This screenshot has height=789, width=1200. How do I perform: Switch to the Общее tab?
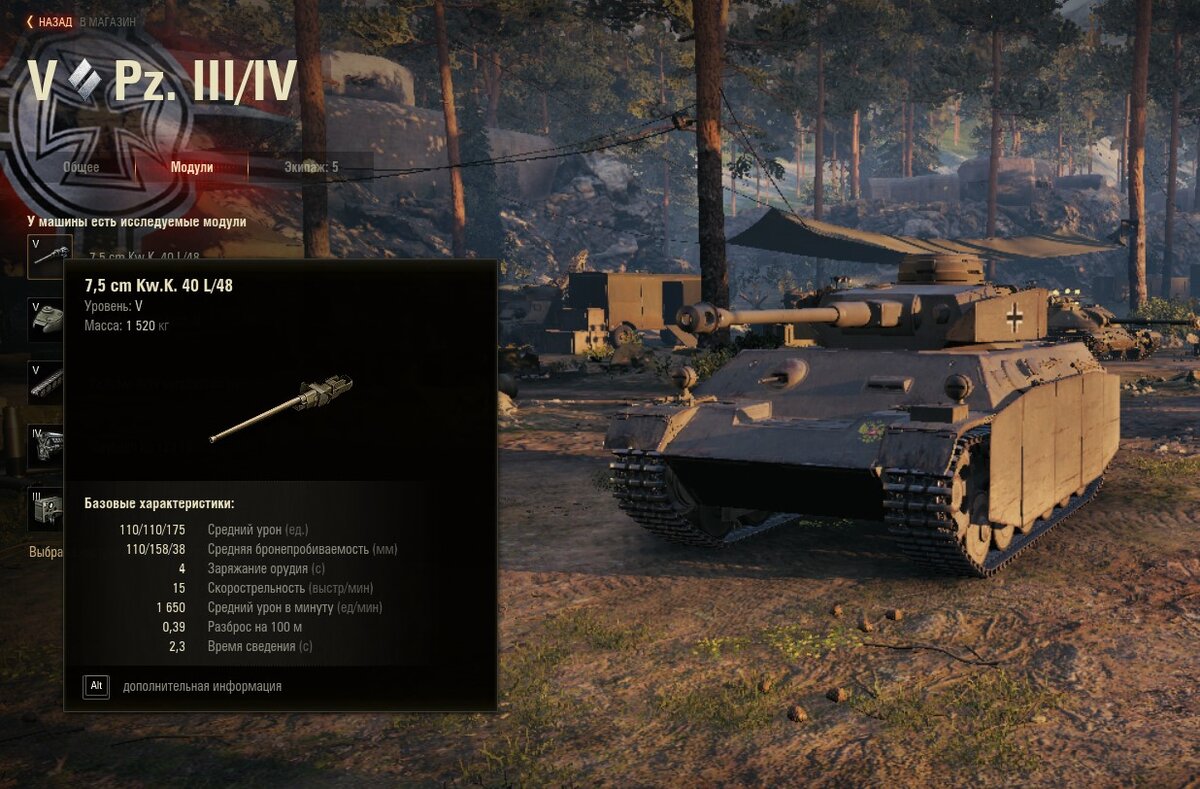81,167
